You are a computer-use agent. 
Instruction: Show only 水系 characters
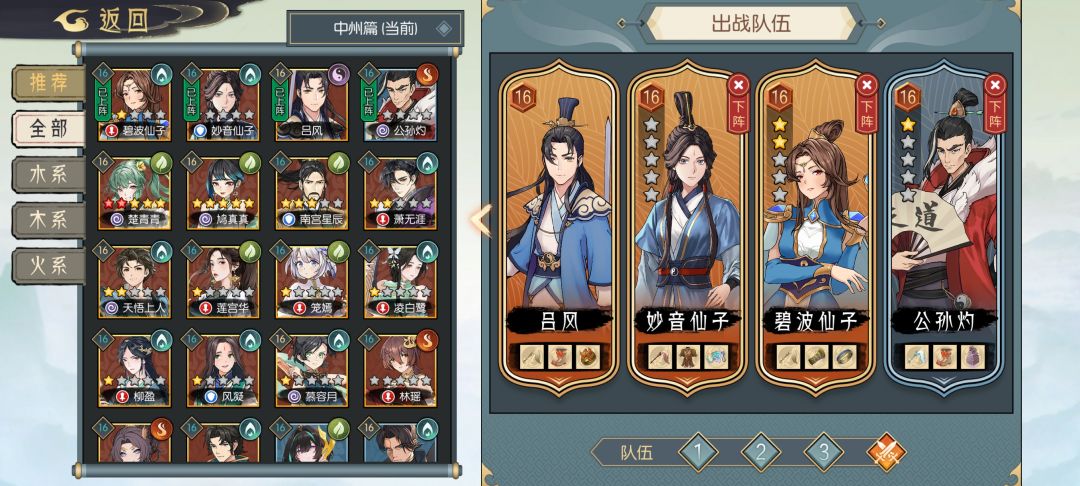coord(48,173)
